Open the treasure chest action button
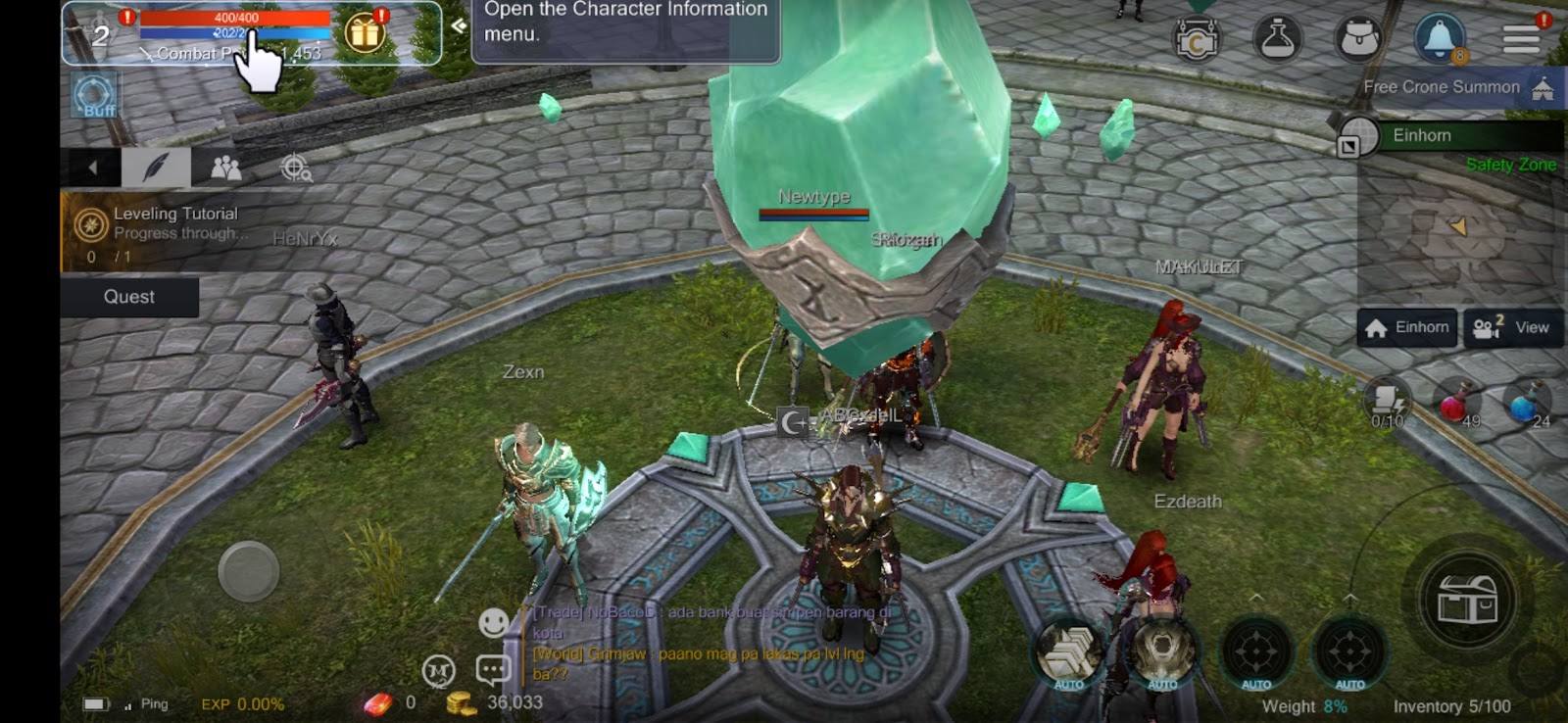Image resolution: width=1568 pixels, height=723 pixels. (x=1466, y=599)
